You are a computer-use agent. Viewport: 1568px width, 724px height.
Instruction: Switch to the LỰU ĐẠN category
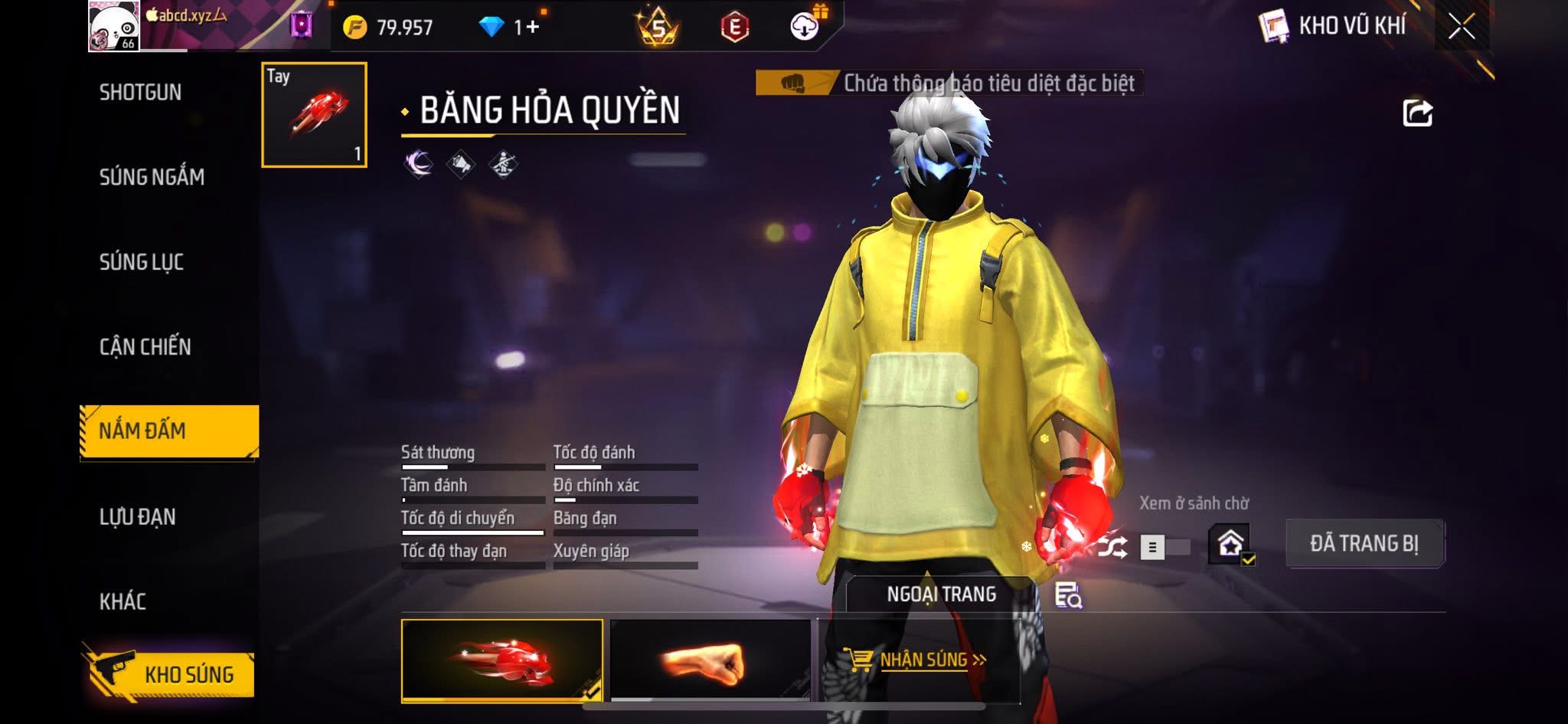coord(138,517)
